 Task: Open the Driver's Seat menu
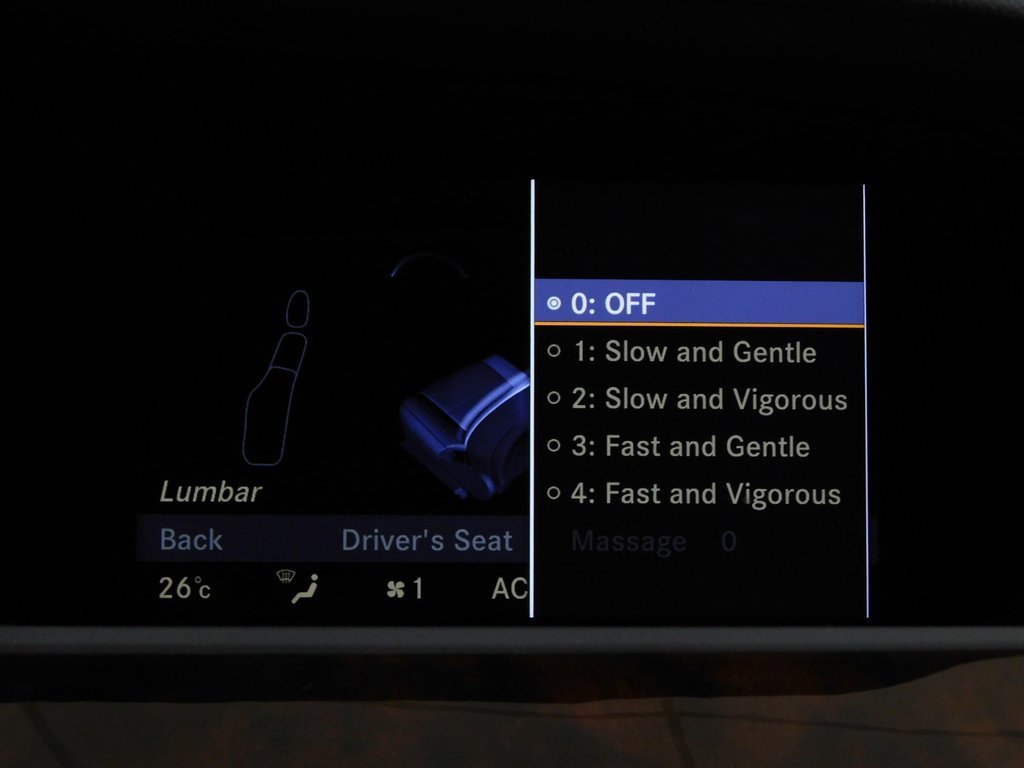[427, 540]
